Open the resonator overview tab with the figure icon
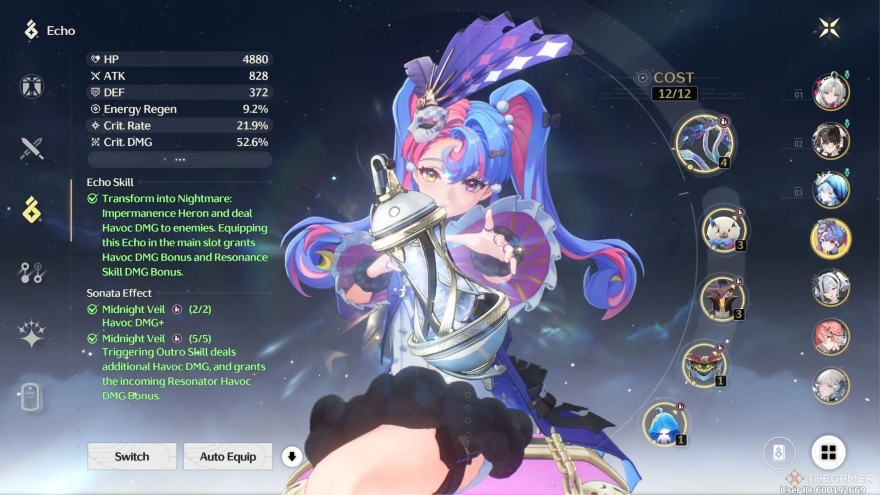This screenshot has height=495, width=880. 32,86
